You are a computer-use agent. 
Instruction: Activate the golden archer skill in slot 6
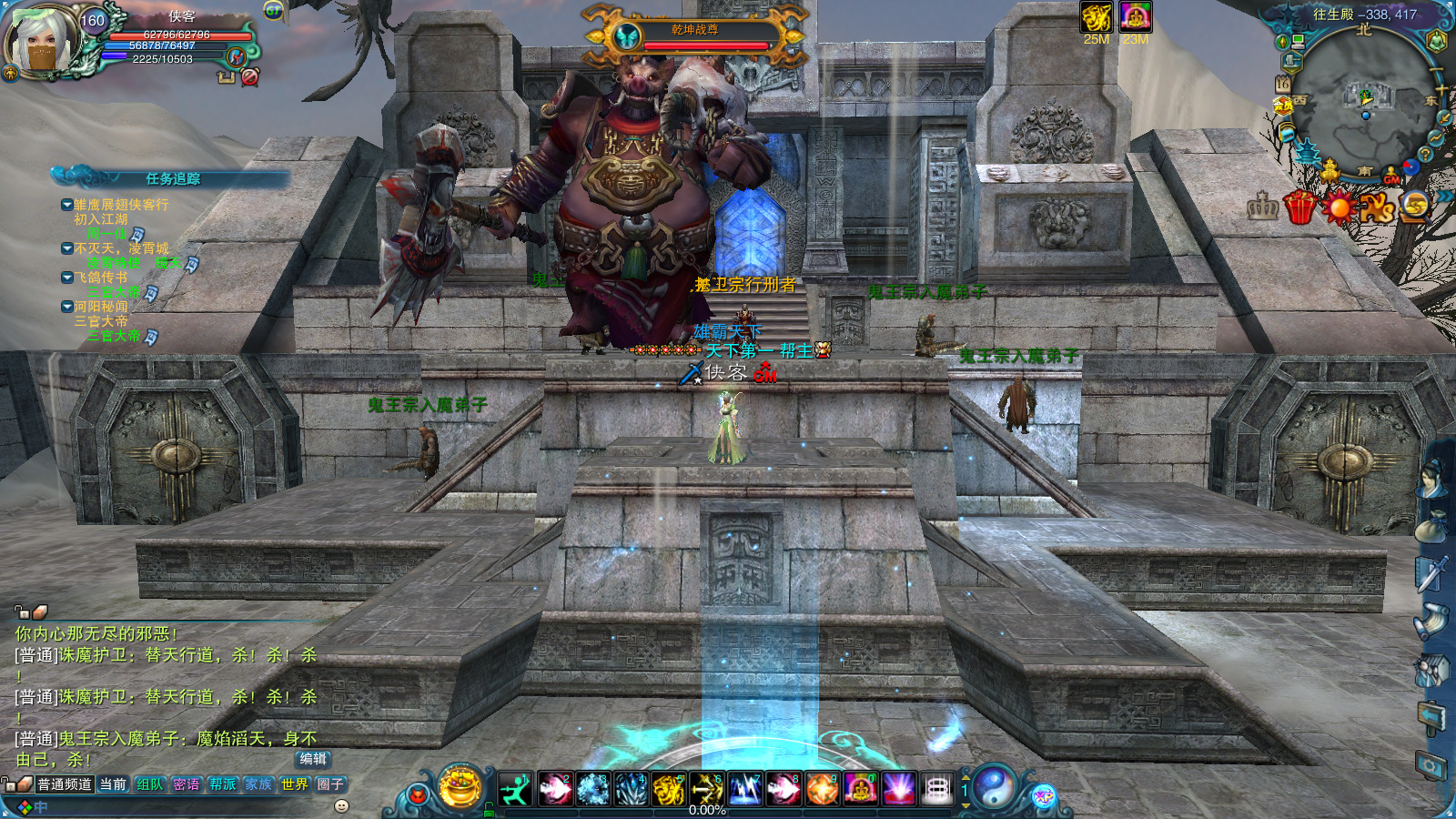click(707, 789)
